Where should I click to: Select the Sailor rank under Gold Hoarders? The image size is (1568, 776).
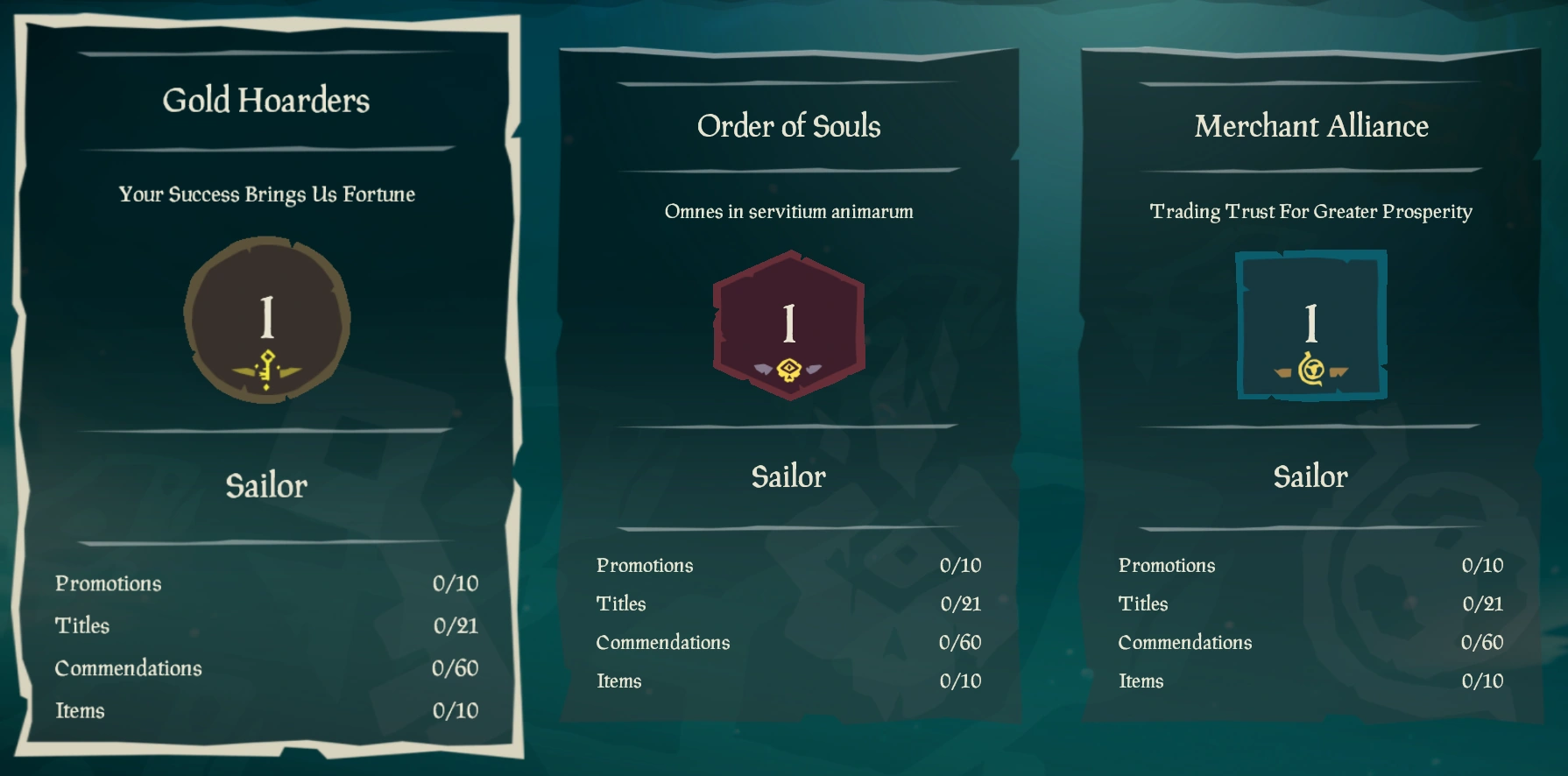tap(265, 486)
